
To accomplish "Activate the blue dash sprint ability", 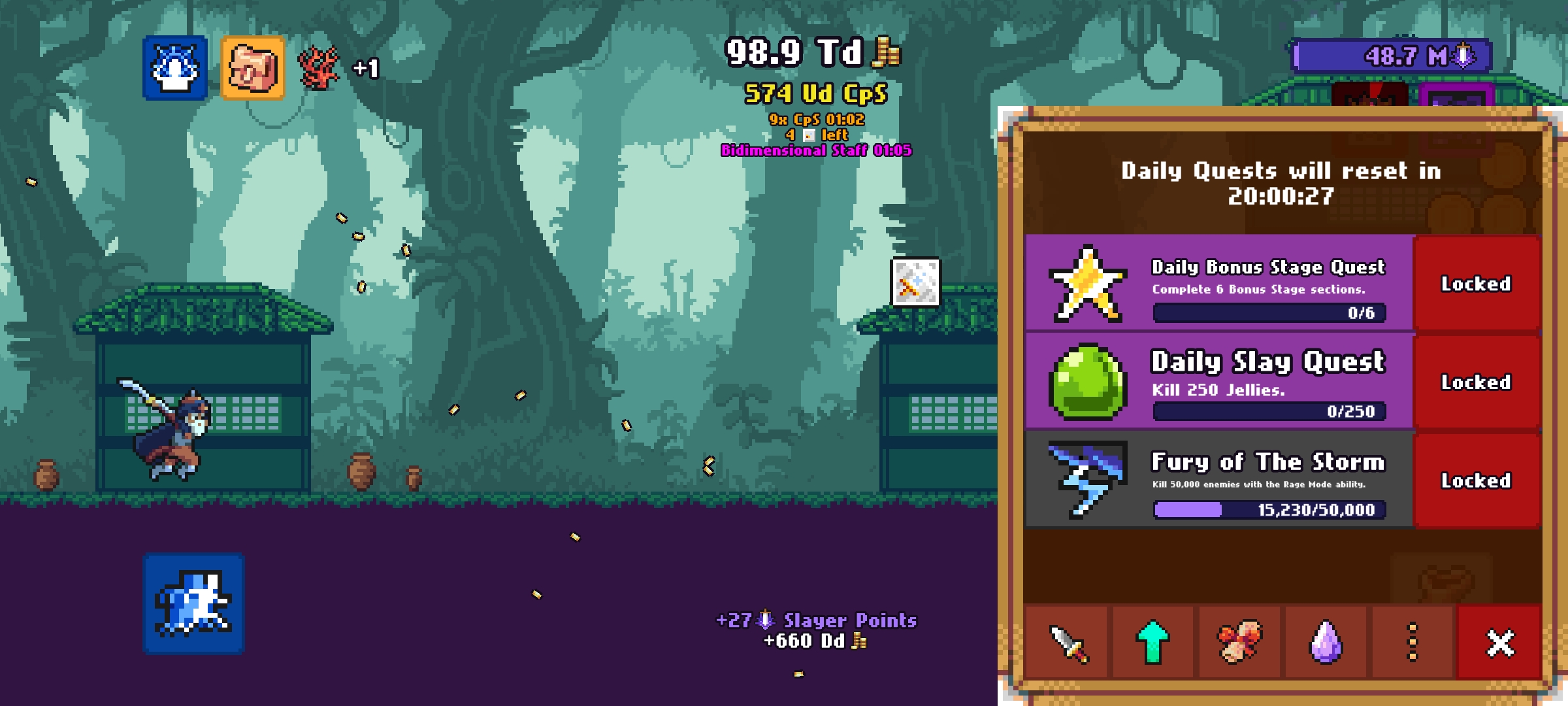I will (x=193, y=603).
